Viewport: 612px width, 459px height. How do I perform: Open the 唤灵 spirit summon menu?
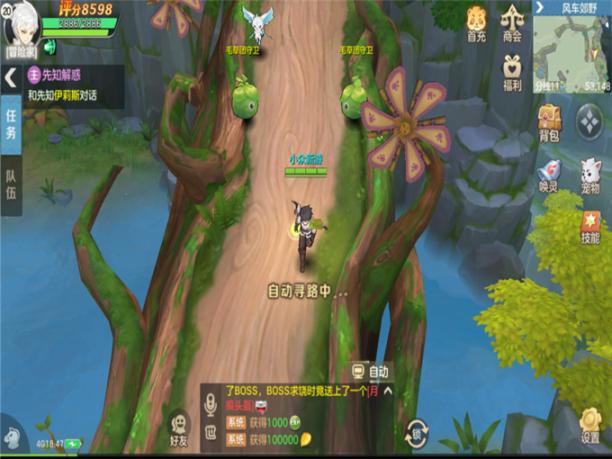(x=549, y=174)
